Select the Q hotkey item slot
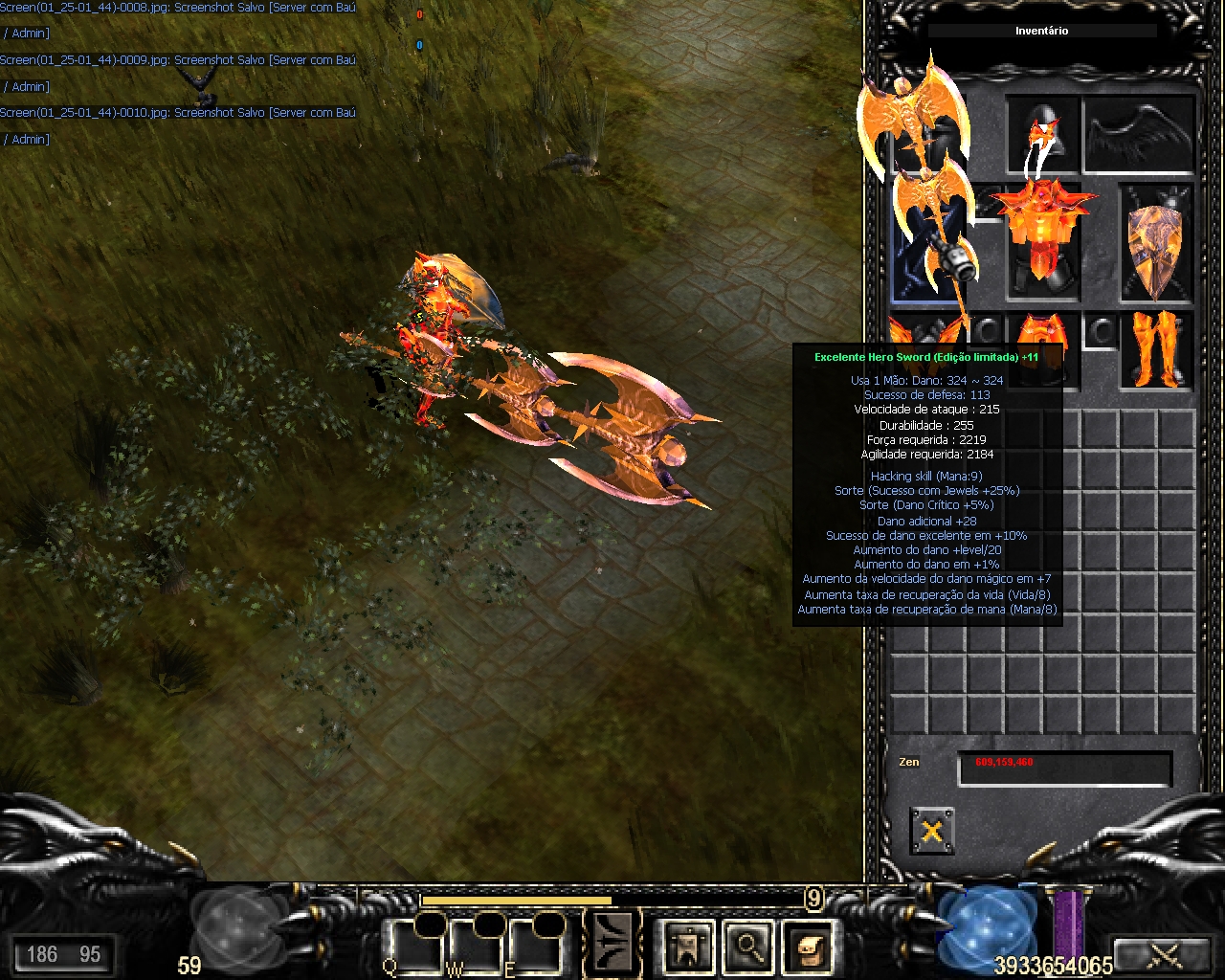The image size is (1225, 980). pos(413,946)
